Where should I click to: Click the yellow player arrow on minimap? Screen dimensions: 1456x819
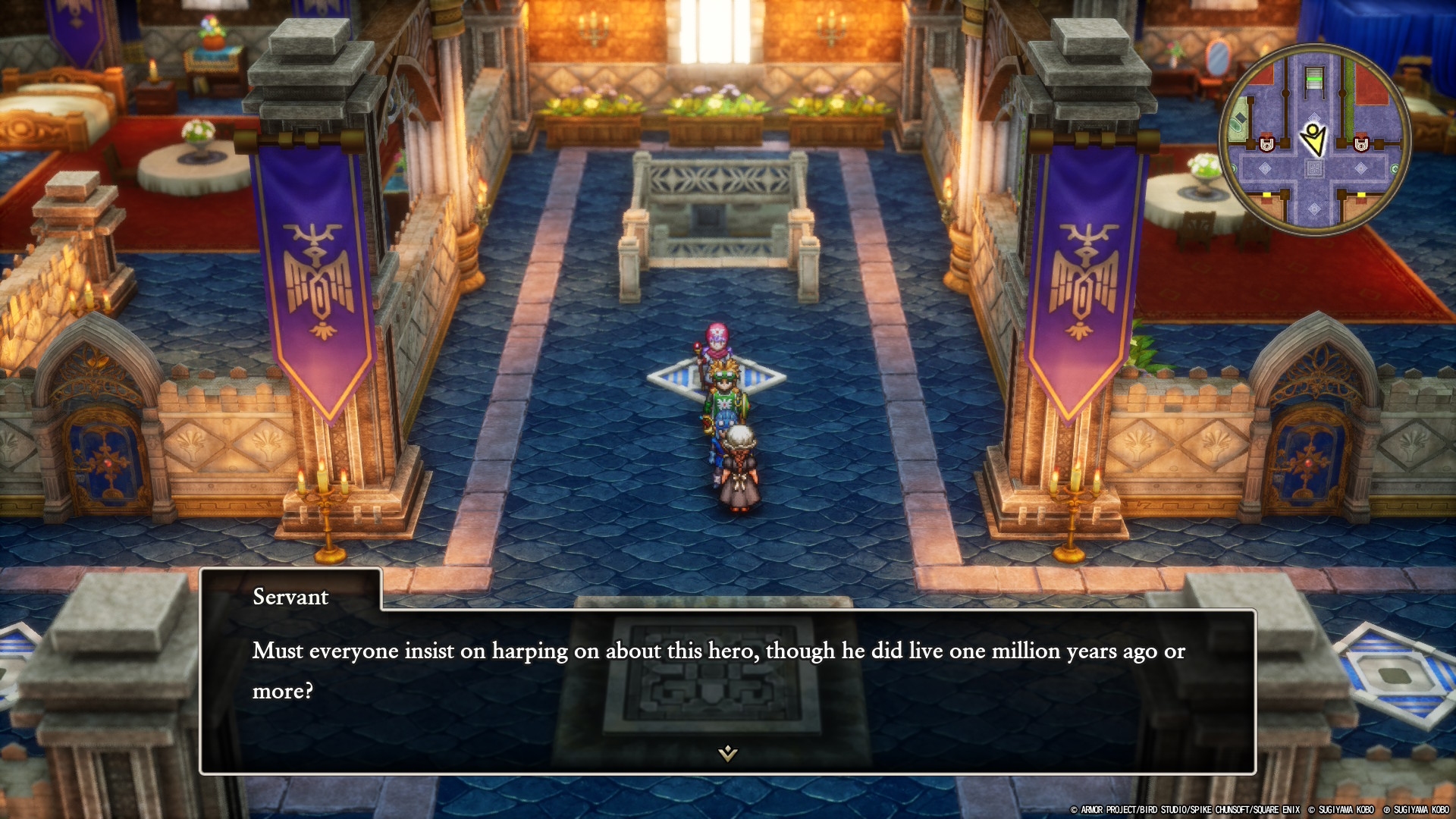click(x=1313, y=139)
